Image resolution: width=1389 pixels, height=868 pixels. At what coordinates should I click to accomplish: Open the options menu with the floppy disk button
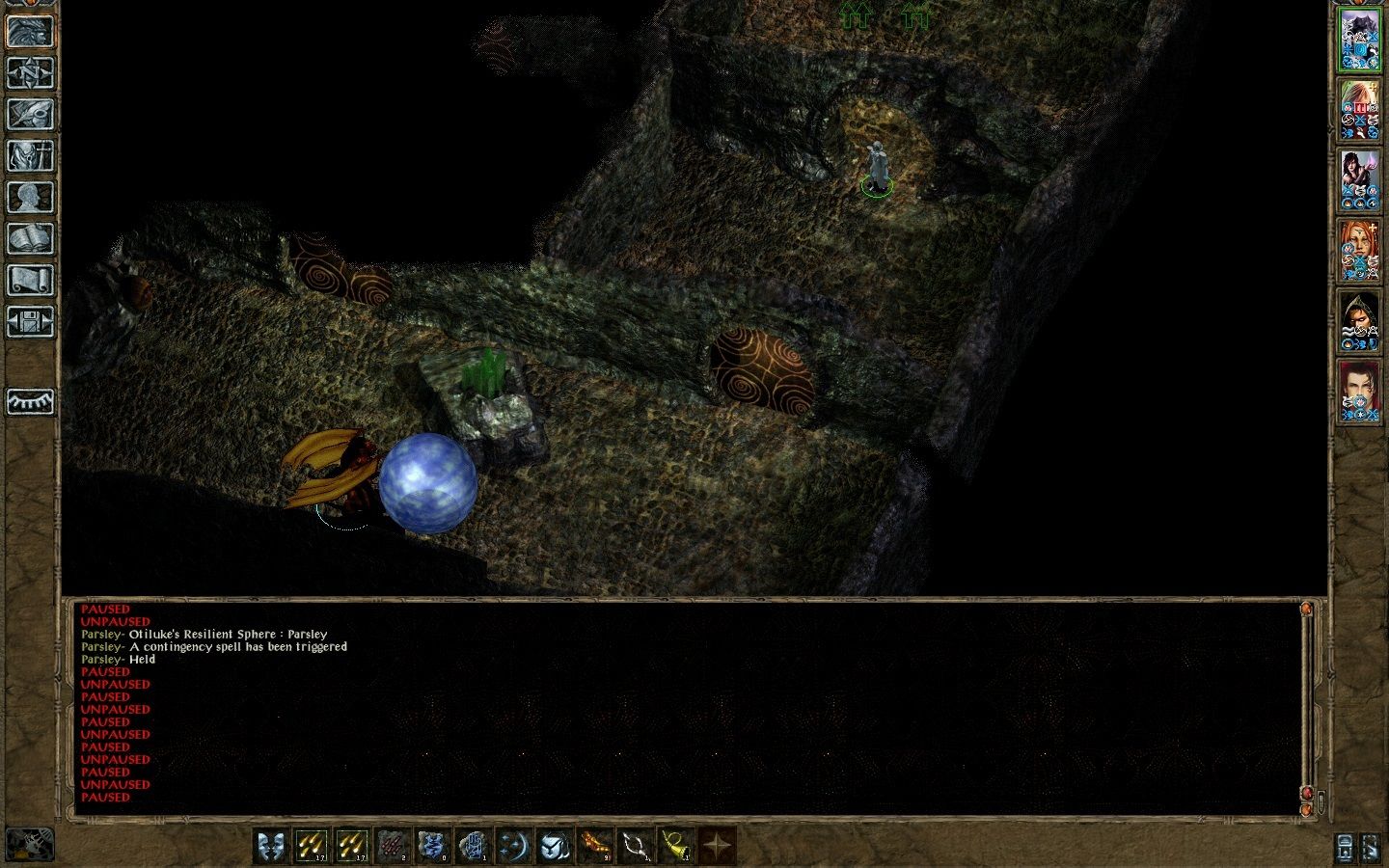(x=30, y=322)
